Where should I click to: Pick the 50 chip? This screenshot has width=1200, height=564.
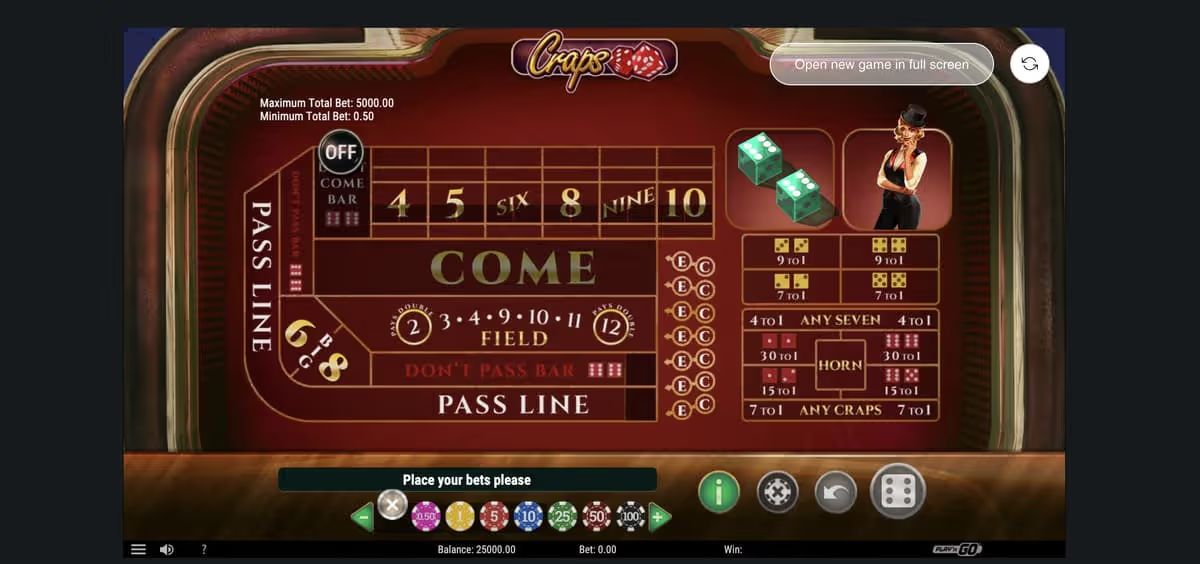tap(596, 516)
